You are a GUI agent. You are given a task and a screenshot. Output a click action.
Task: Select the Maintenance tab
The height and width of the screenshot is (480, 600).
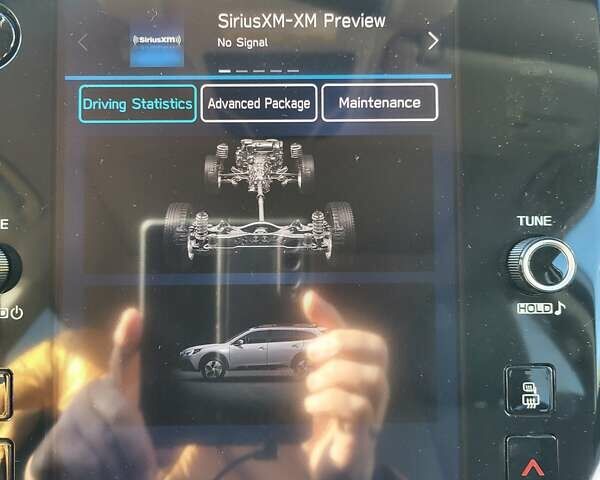pos(379,103)
